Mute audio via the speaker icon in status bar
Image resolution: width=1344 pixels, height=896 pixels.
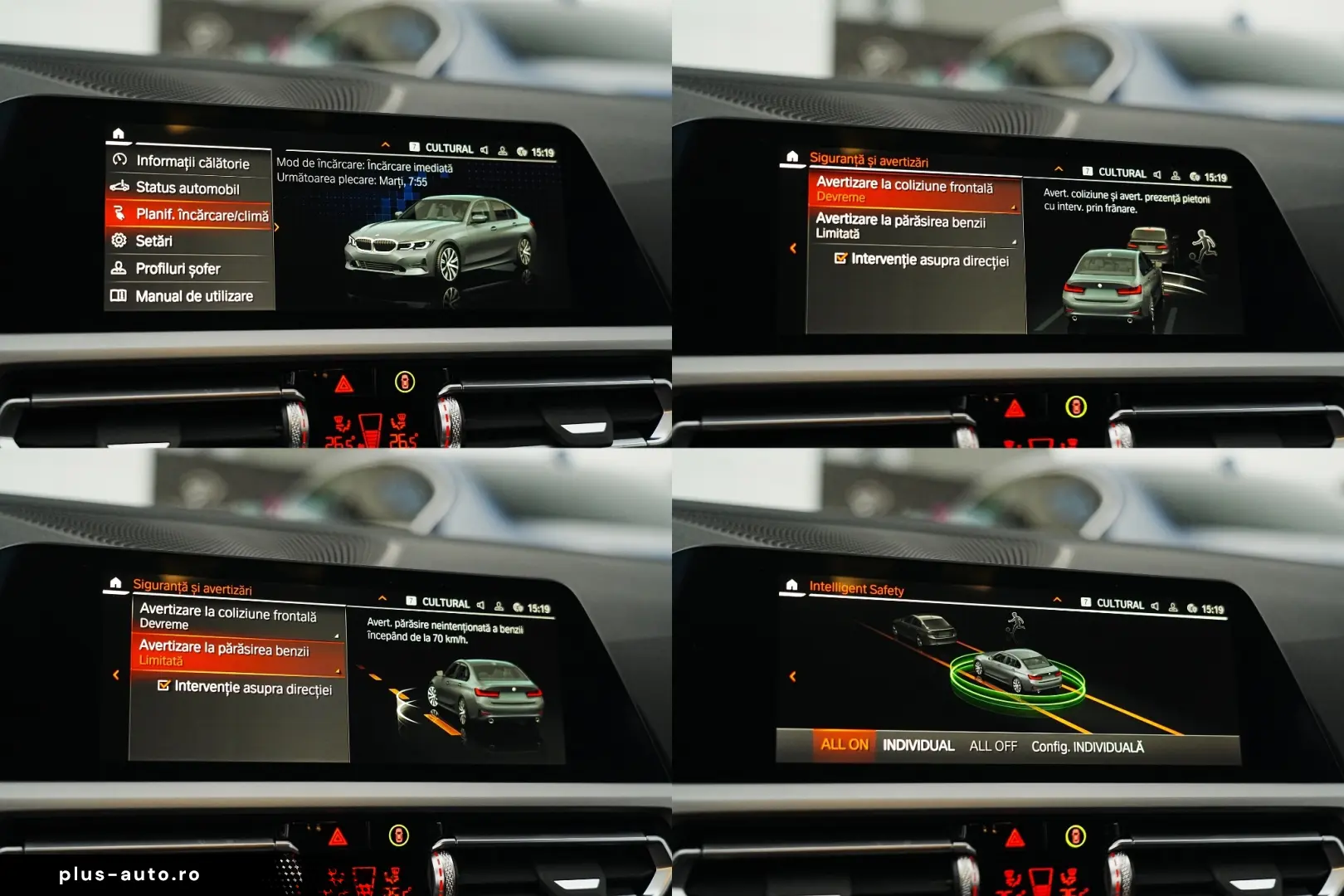tap(484, 149)
